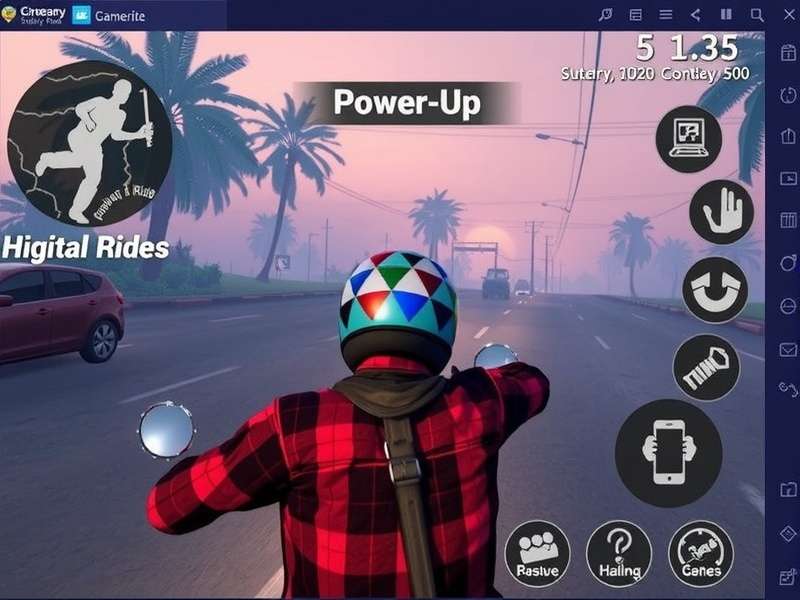The width and height of the screenshot is (800, 600).
Task: Use the bolt screw tool button
Action: pyautogui.click(x=706, y=367)
